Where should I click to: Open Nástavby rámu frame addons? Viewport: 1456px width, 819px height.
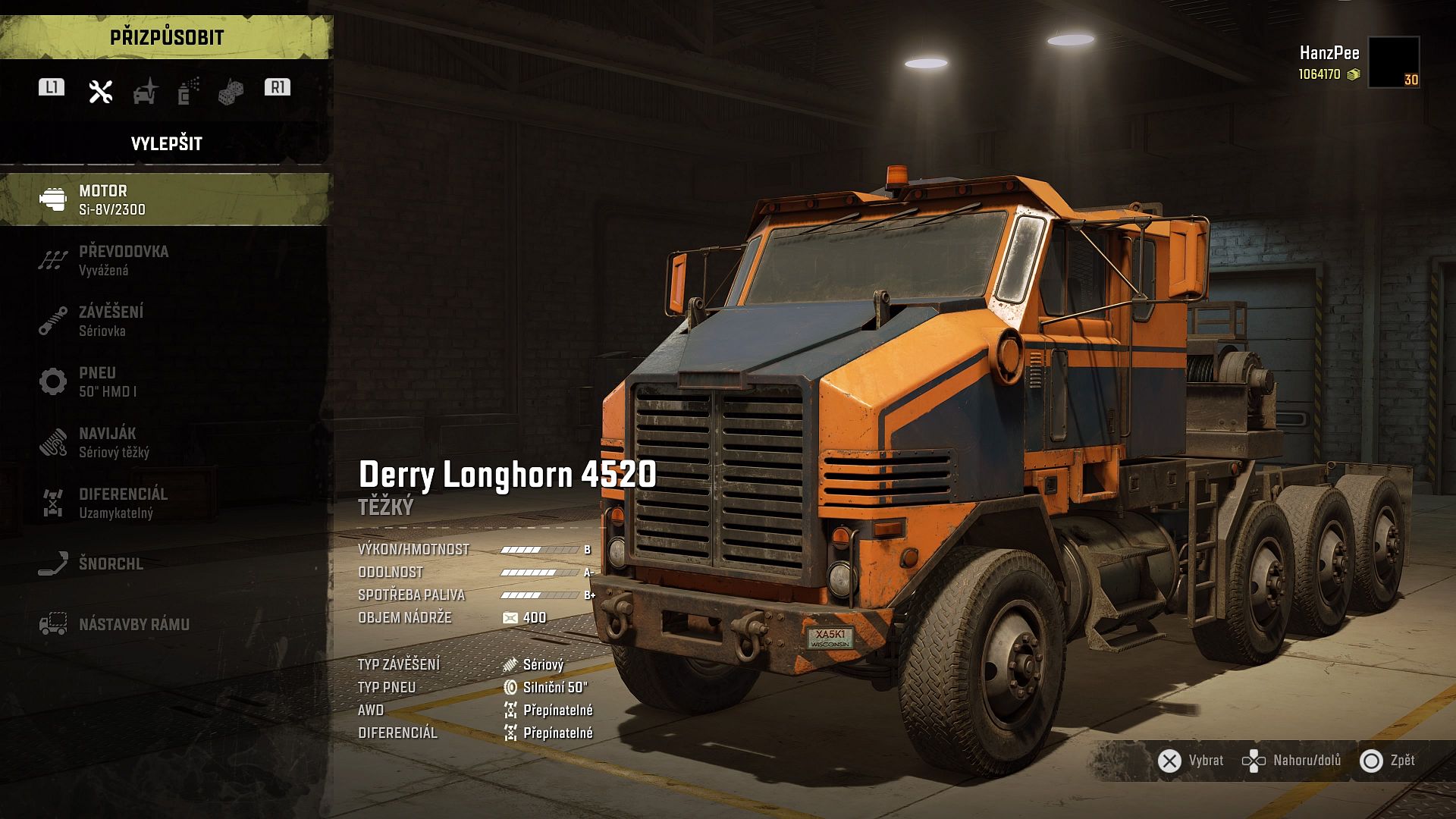(x=165, y=624)
